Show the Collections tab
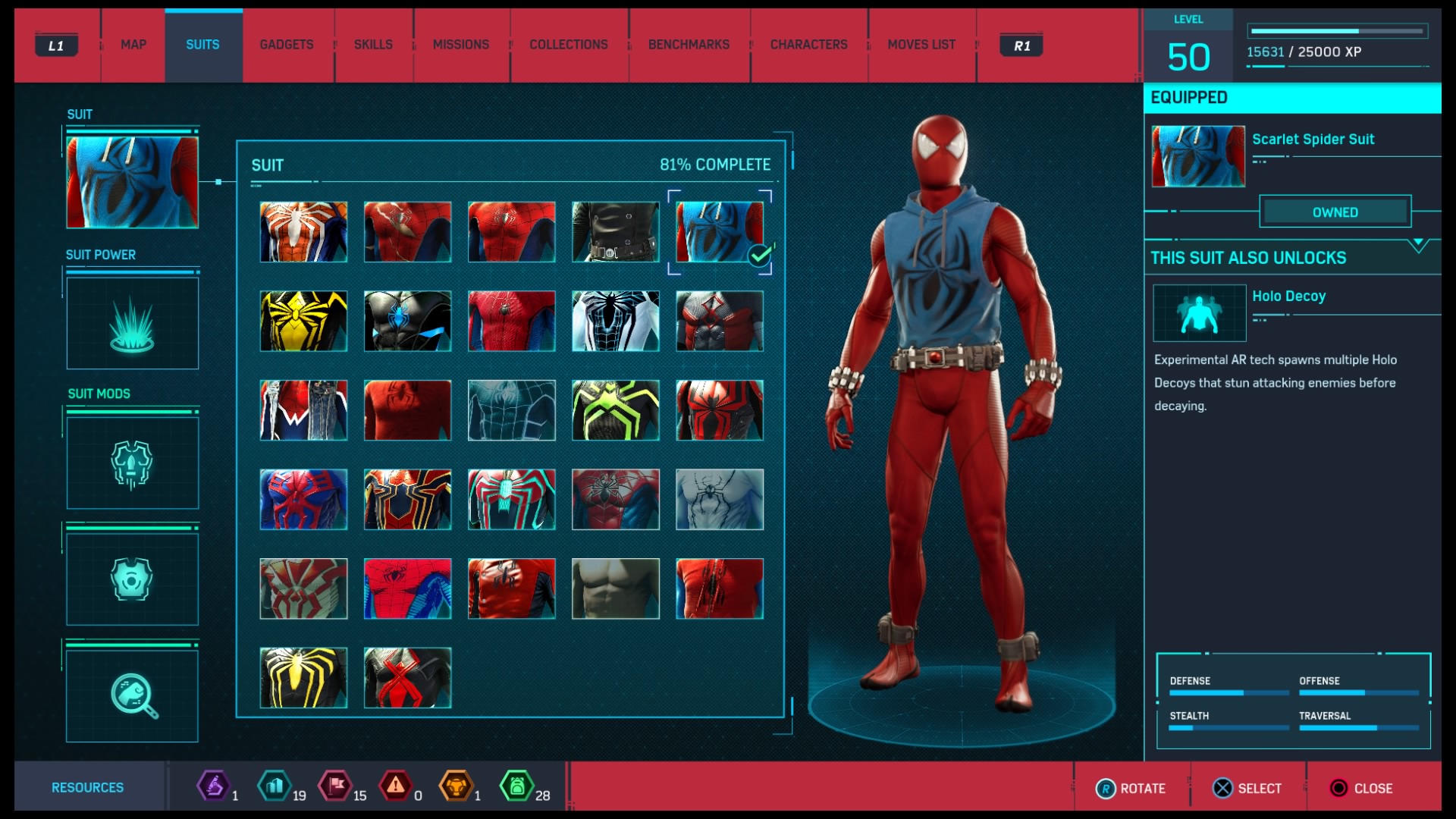Screen dimensions: 1456x819 tap(568, 45)
